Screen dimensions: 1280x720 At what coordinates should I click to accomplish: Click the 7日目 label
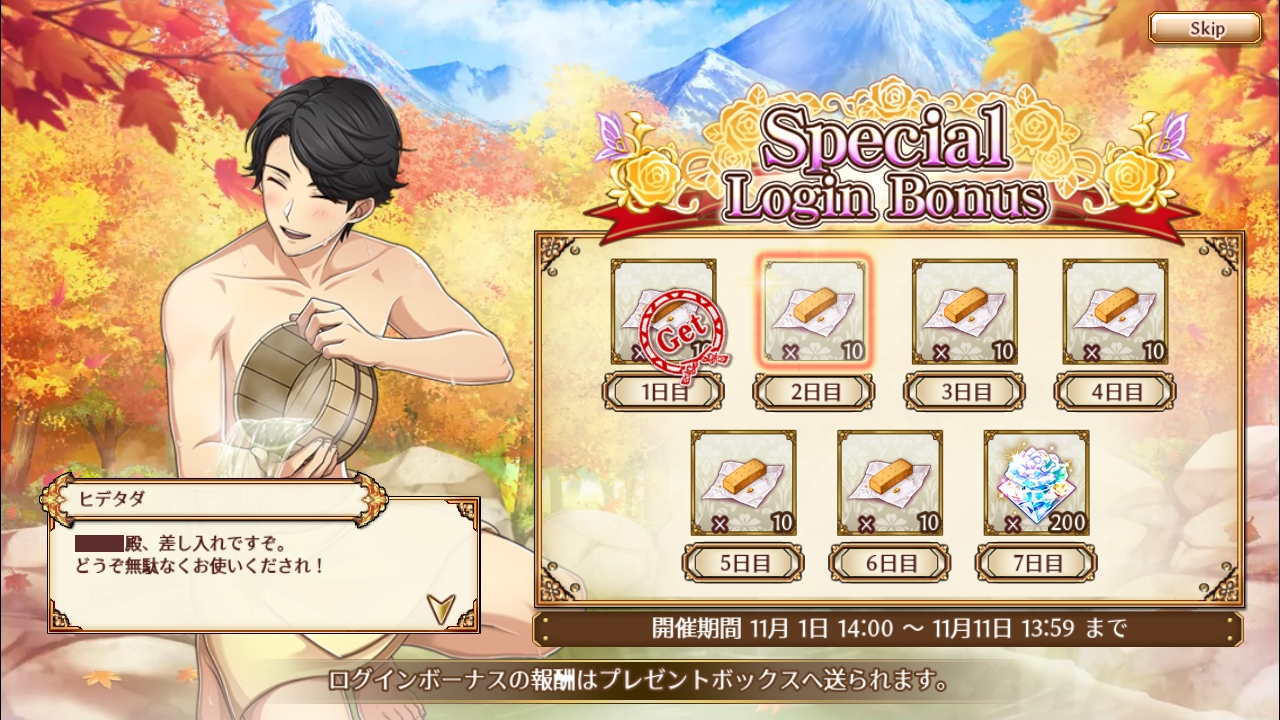(x=1036, y=563)
